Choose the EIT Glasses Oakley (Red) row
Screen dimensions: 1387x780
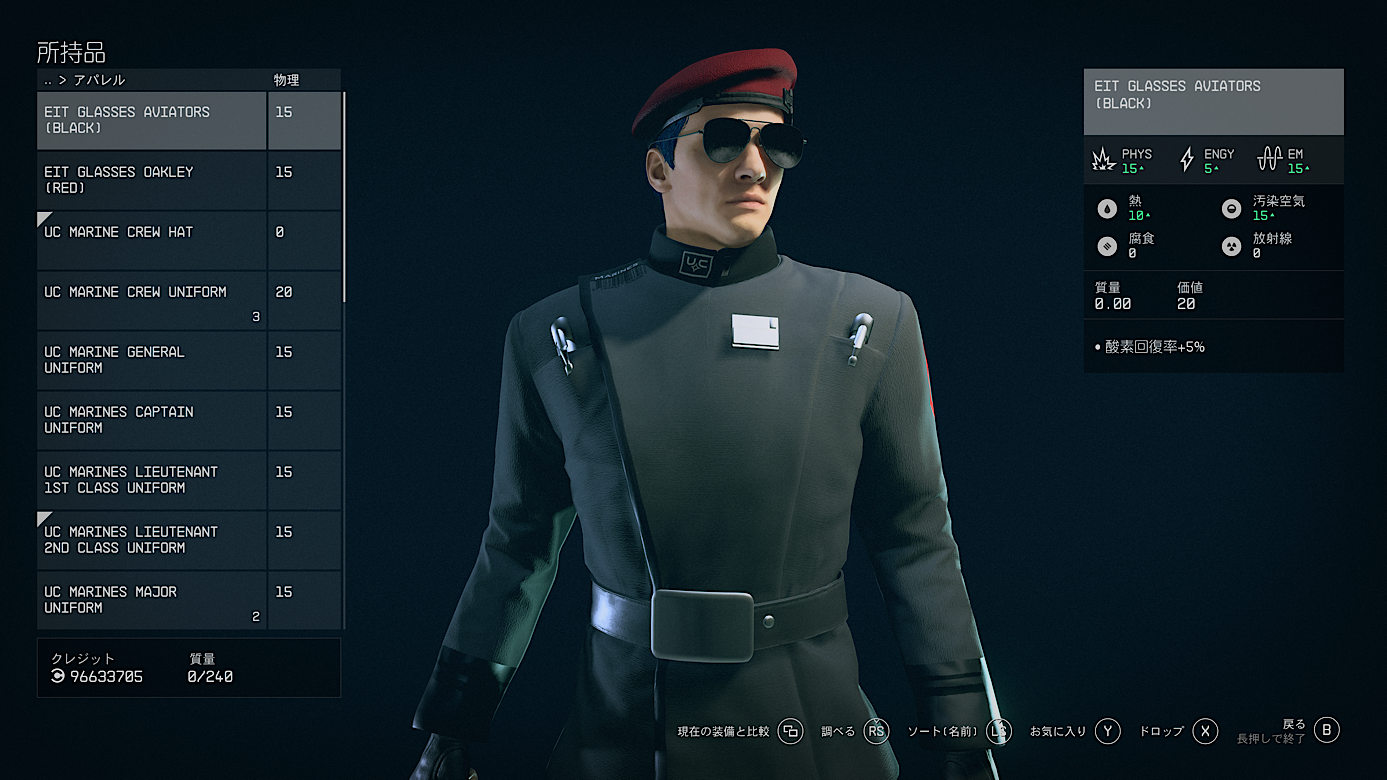tap(152, 180)
